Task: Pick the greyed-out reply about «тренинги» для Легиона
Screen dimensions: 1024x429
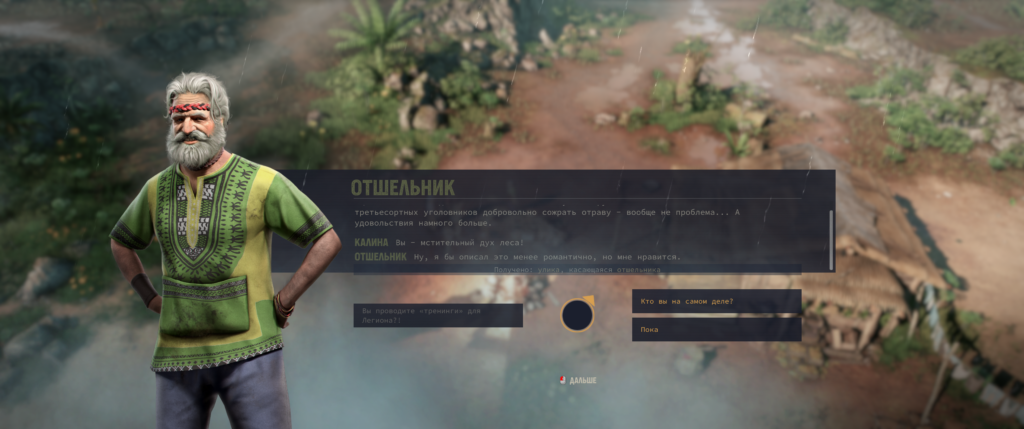Action: [438, 315]
